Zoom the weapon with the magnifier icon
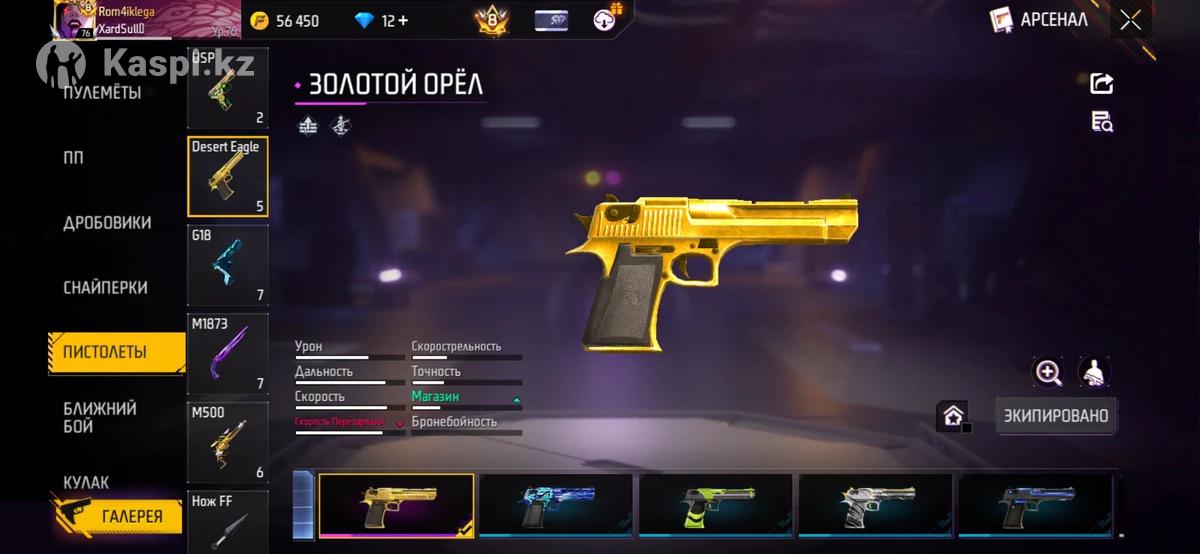Screen dimensions: 1200x554 click(1048, 373)
